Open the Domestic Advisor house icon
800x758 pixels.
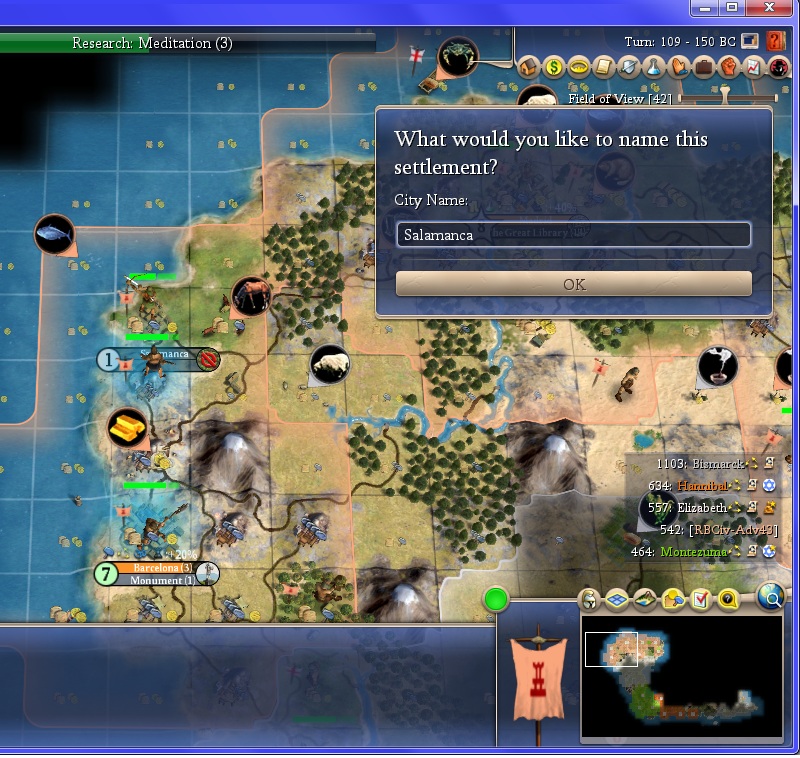(529, 68)
